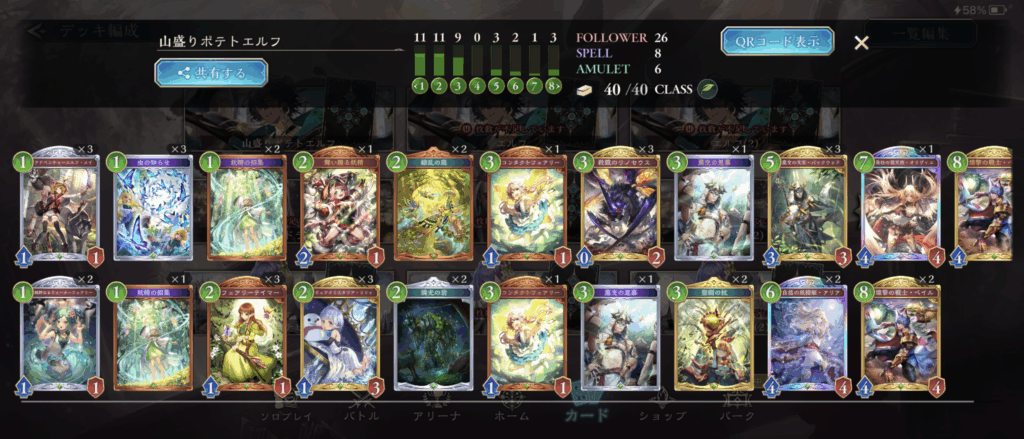This screenshot has width=1024, height=439.
Task: Show the deck QR code (QRコード表示)
Action: click(776, 42)
